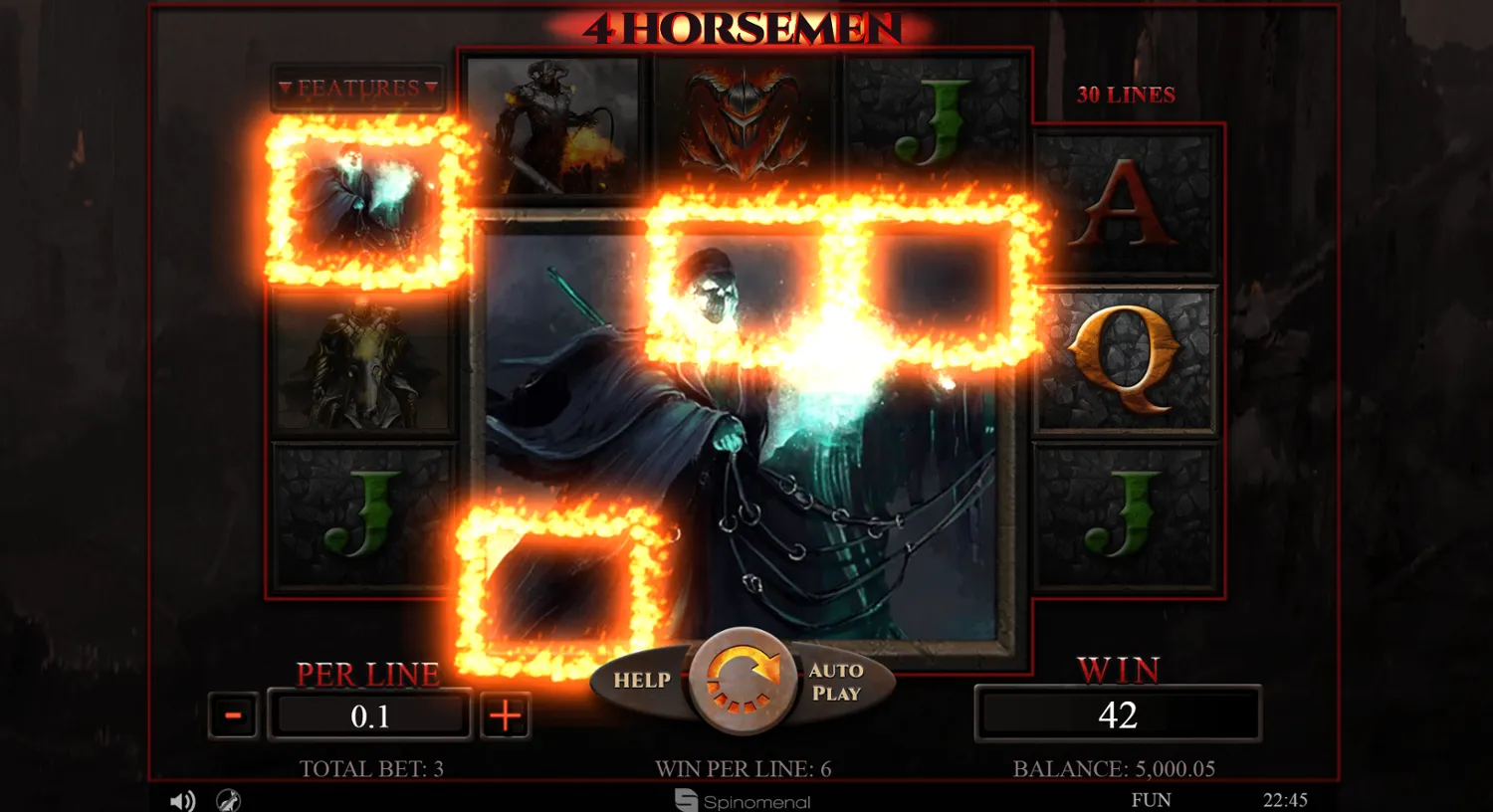Toggle turbo spin with the rabbit icon
Viewport: 1493px width, 812px height.
click(x=230, y=800)
